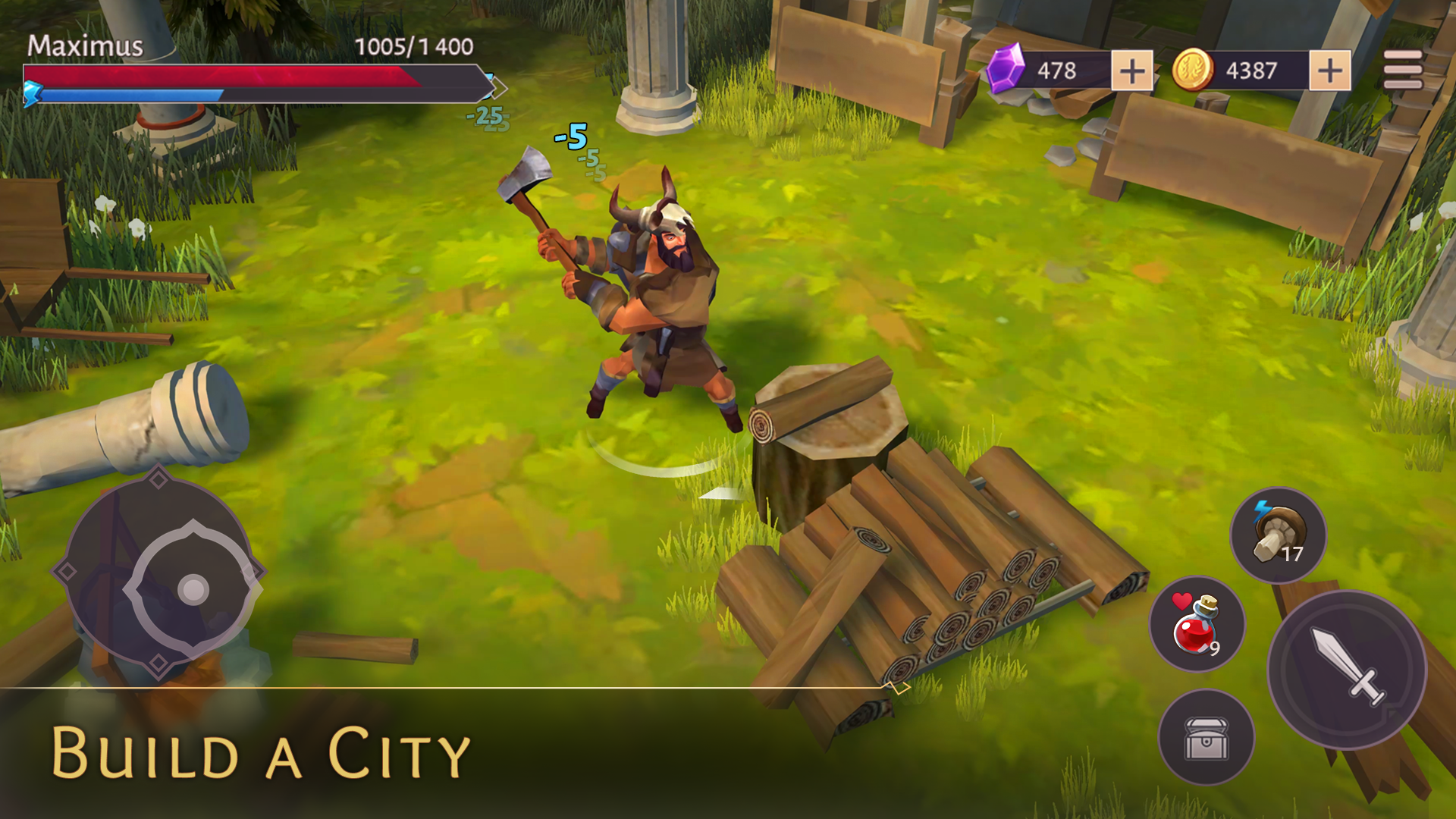Tap the gem counter showing 478

(1059, 71)
